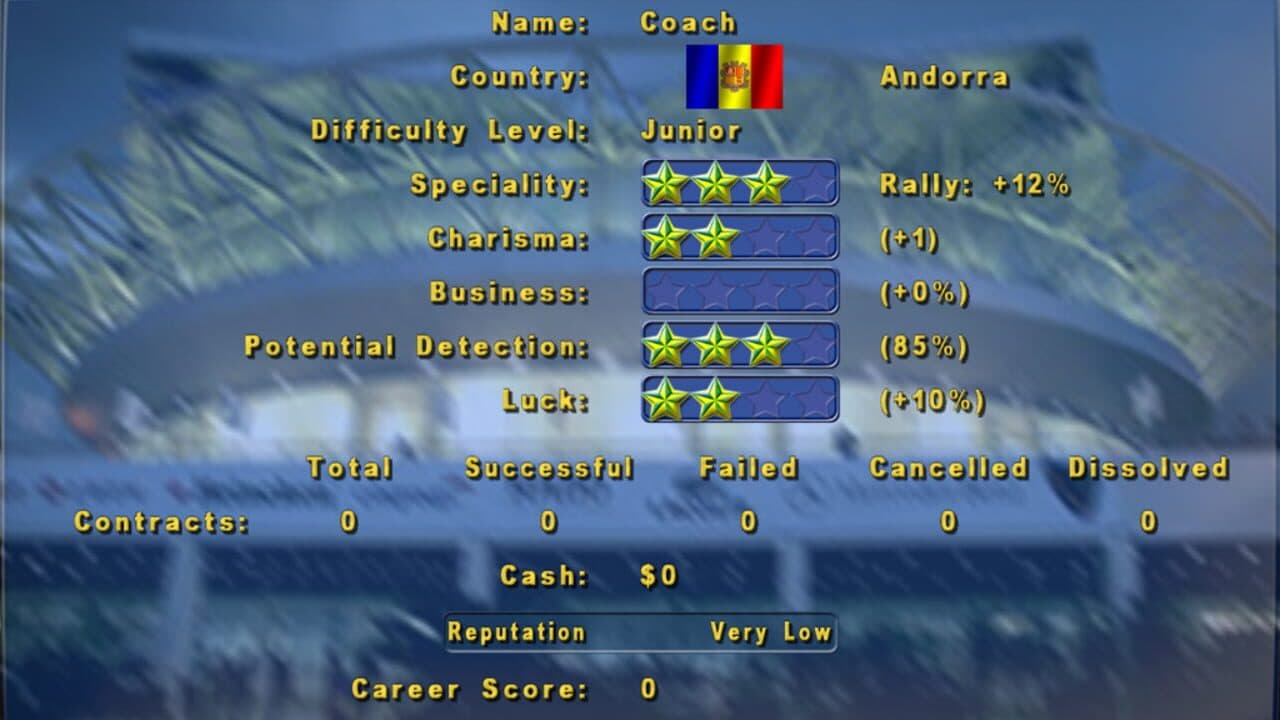
Task: Click the Reputation bar showing Very Low
Action: [x=640, y=632]
